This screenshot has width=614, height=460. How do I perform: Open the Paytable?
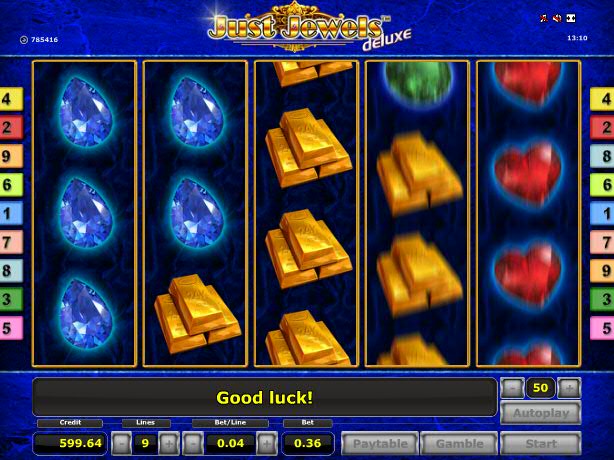coord(379,443)
